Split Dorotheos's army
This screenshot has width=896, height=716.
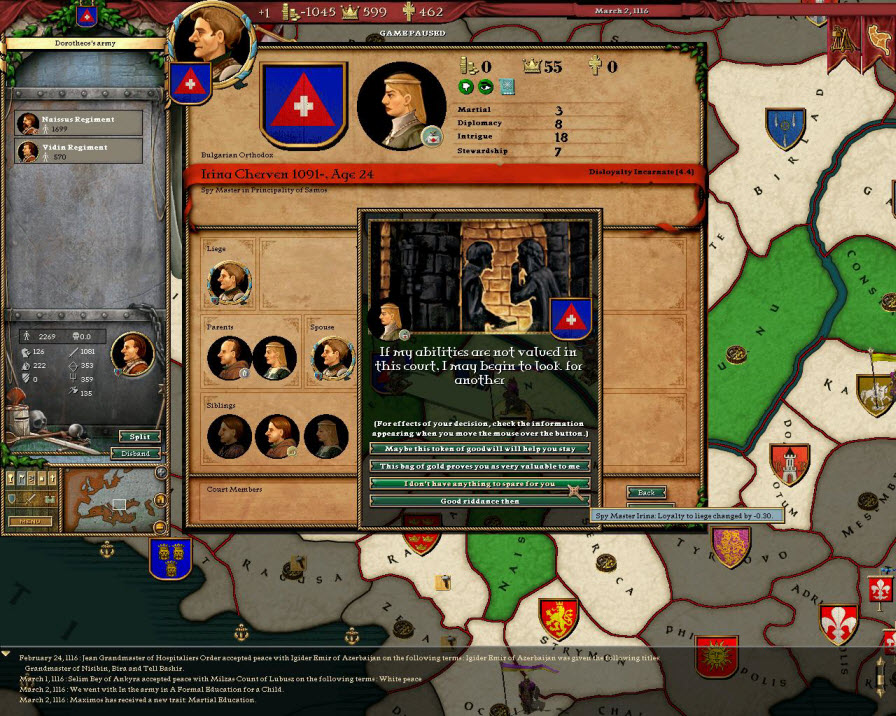pyautogui.click(x=139, y=437)
